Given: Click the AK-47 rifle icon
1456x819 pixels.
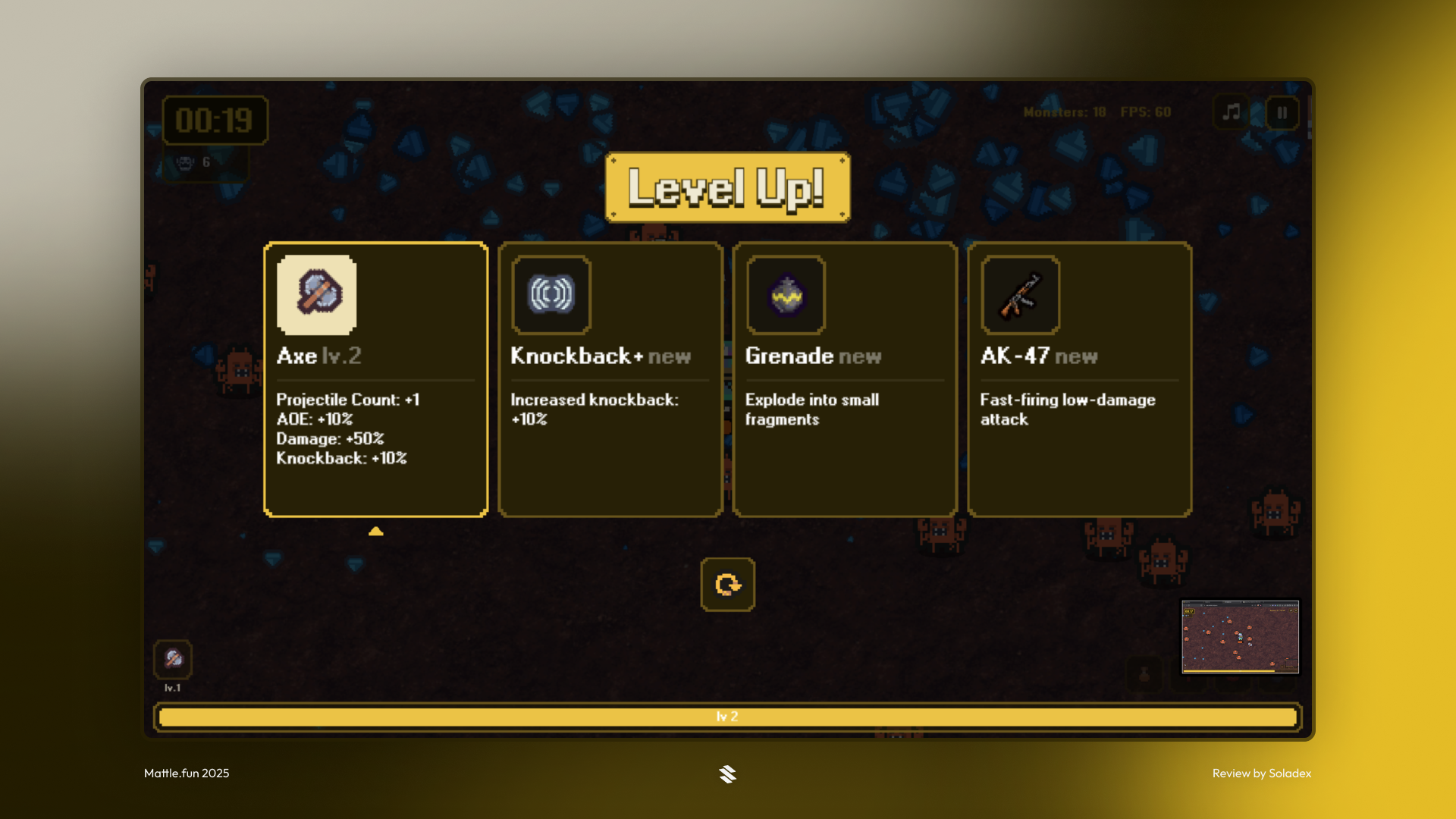Looking at the screenshot, I should 1020,297.
